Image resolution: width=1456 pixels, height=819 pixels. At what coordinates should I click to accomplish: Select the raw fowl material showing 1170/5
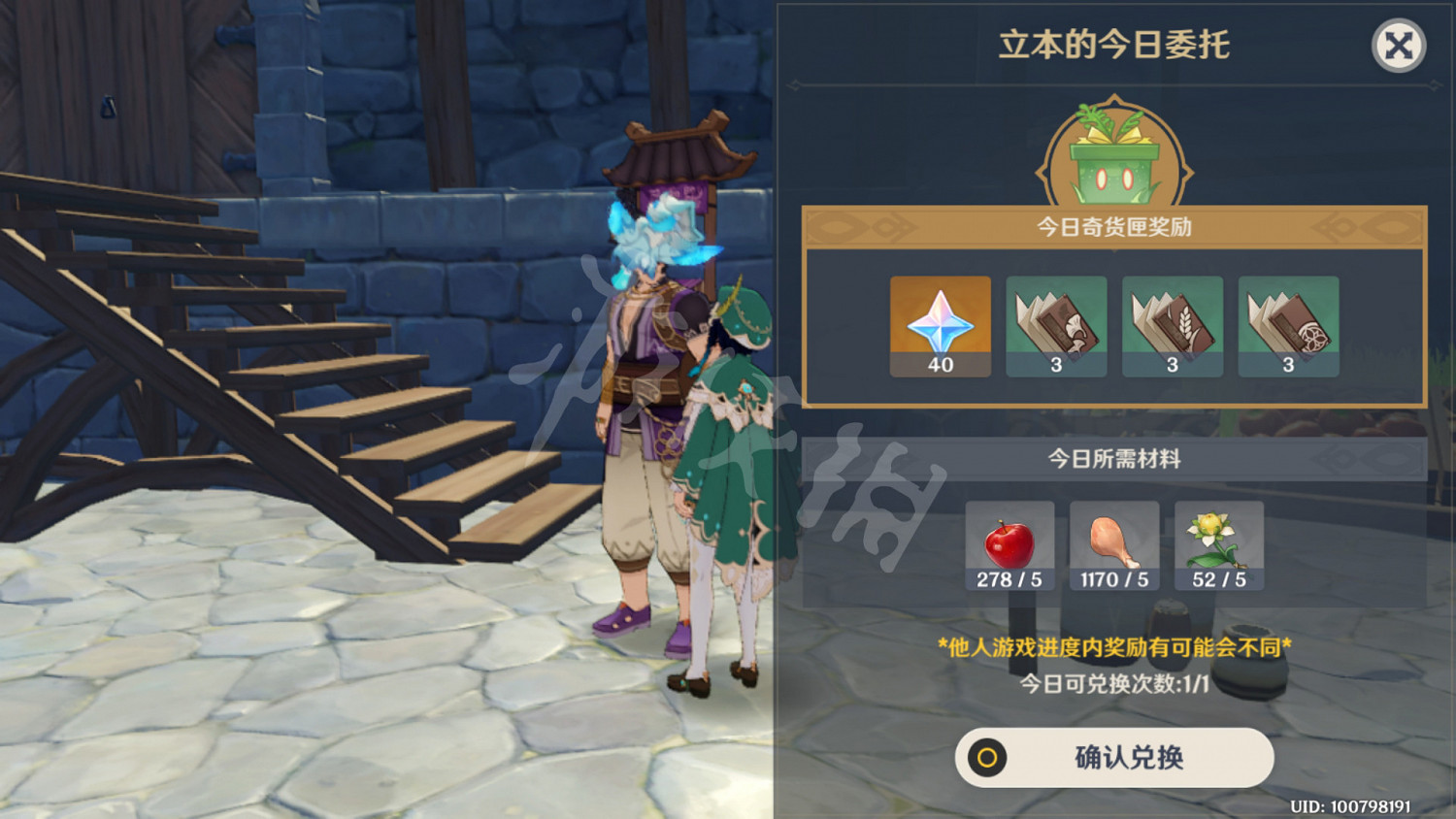coord(1114,543)
